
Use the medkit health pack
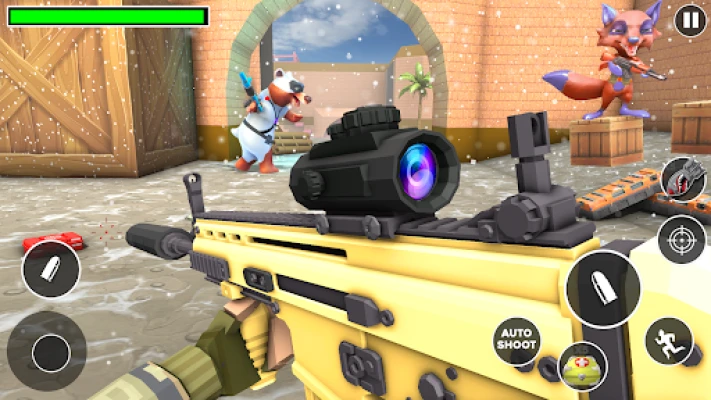pyautogui.click(x=583, y=366)
